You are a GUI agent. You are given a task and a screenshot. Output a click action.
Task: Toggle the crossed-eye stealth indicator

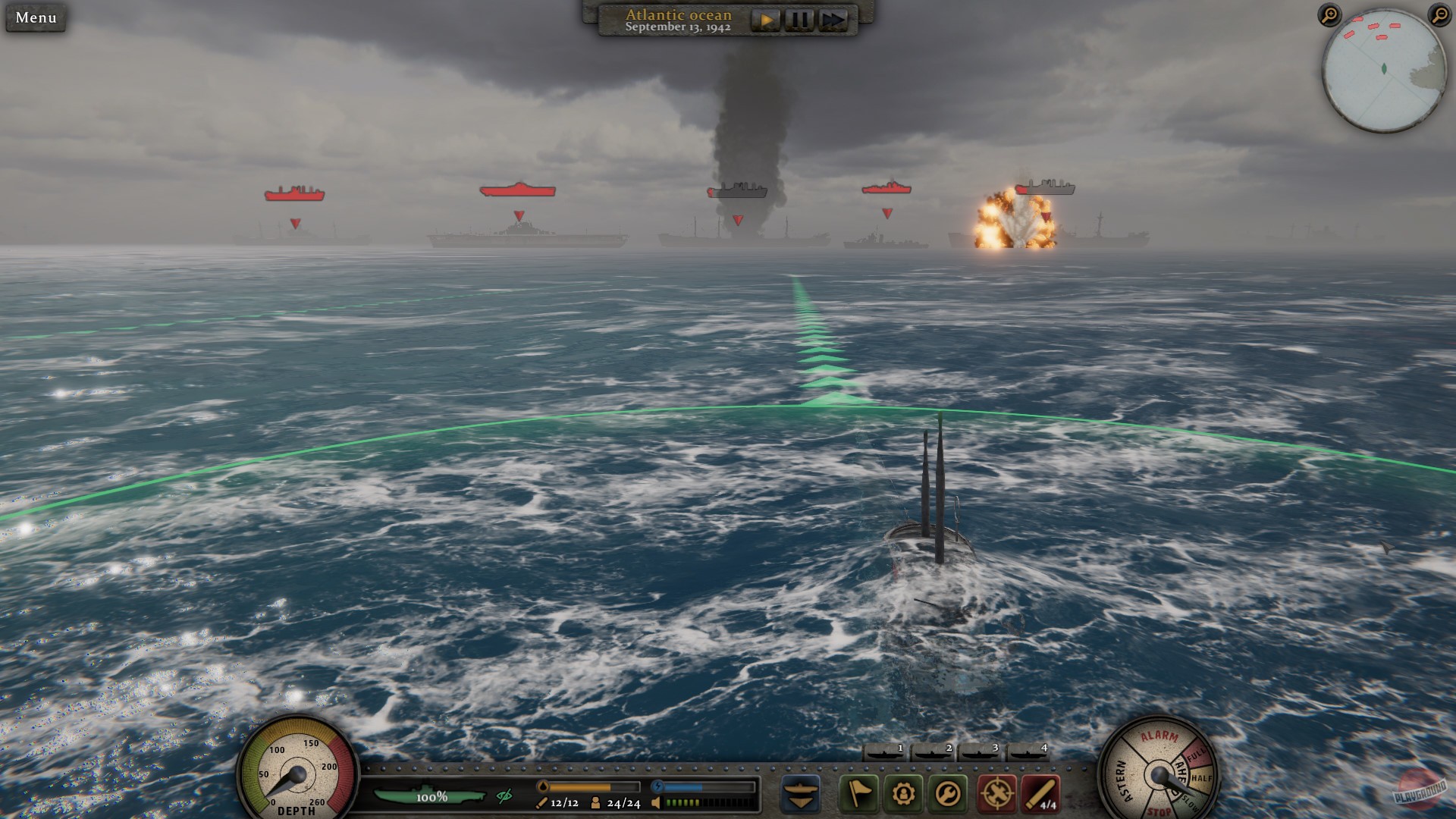click(504, 796)
